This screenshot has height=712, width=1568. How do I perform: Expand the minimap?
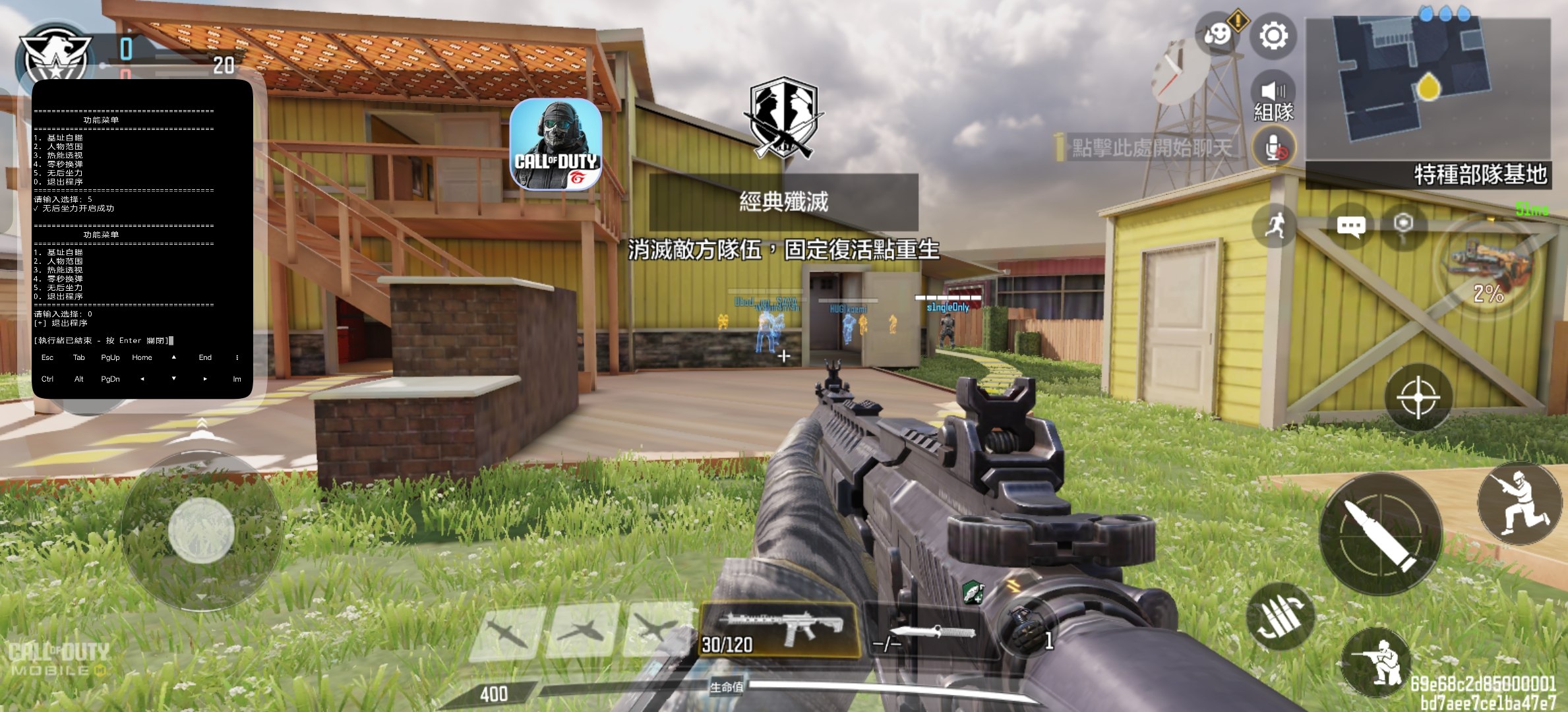(1428, 86)
